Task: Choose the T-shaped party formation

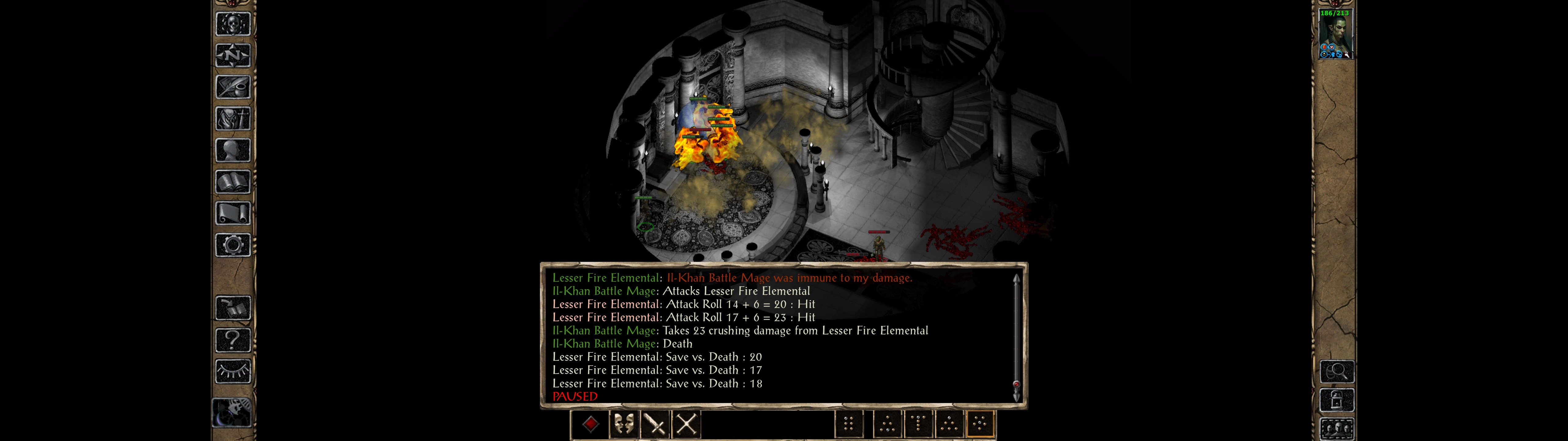Action: 918,424
